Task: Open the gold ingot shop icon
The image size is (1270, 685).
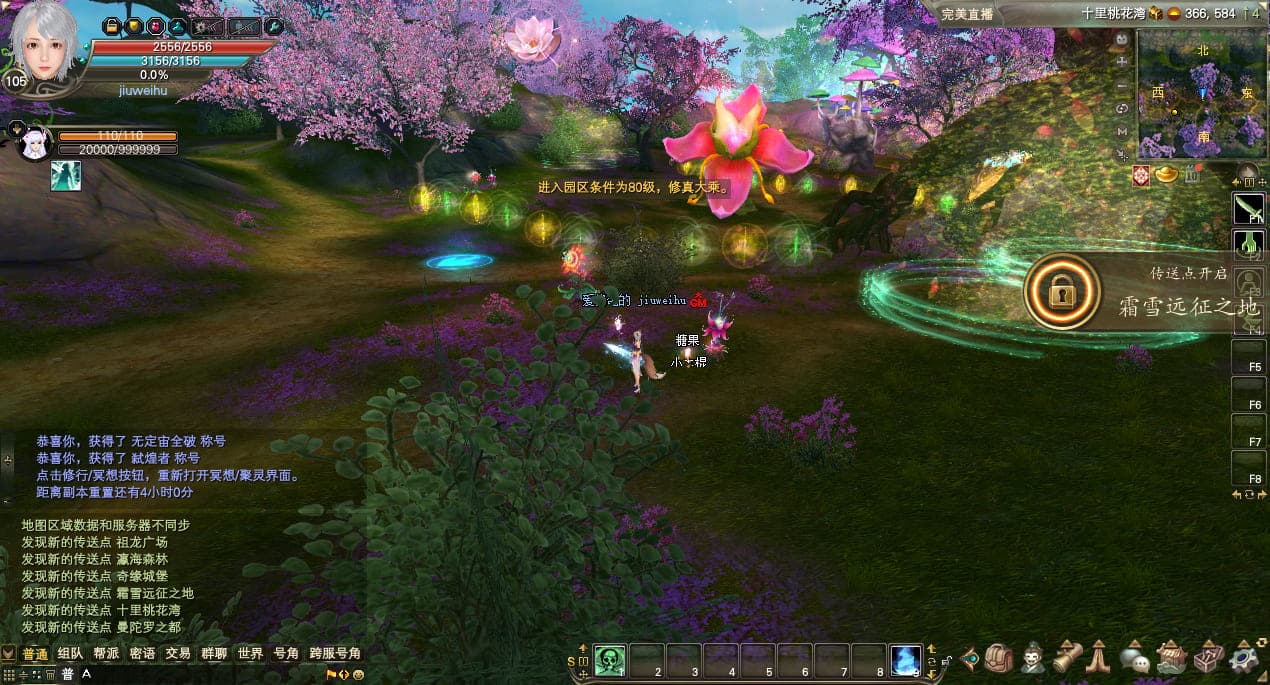Action: [x=1167, y=175]
